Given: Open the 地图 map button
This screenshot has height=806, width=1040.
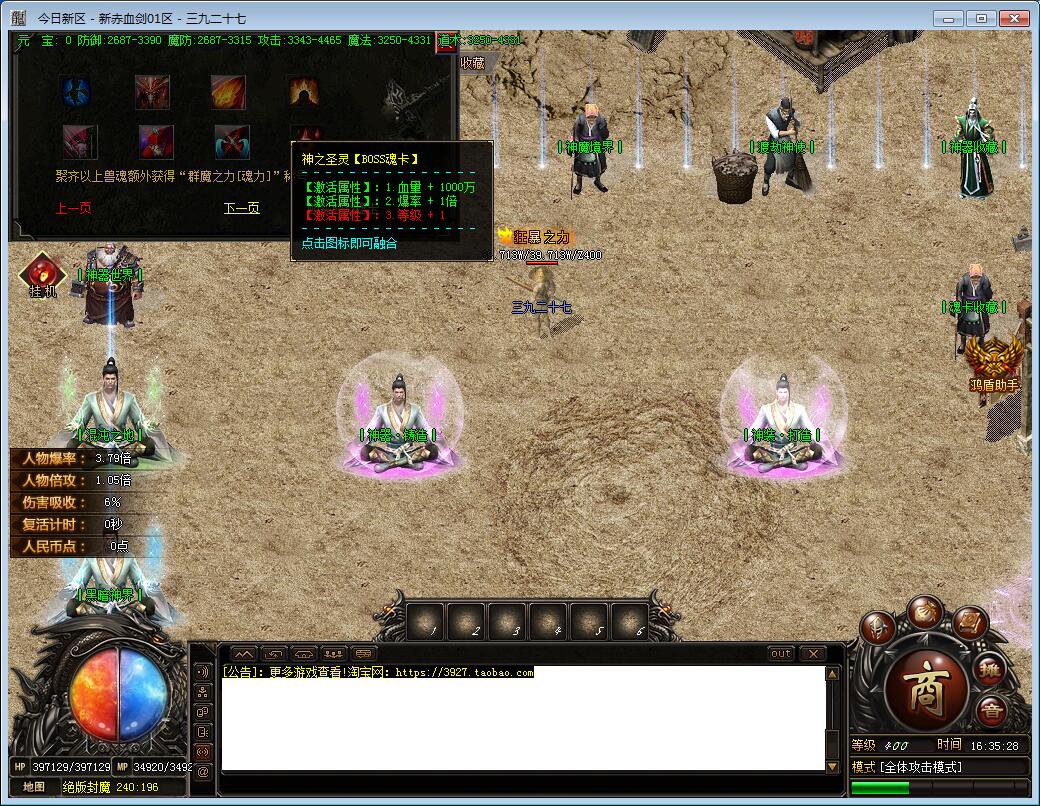Looking at the screenshot, I should [35, 787].
